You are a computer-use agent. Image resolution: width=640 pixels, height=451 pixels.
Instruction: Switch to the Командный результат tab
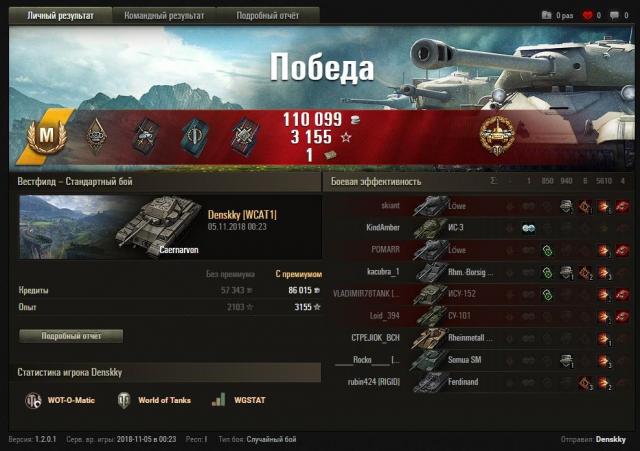164,16
